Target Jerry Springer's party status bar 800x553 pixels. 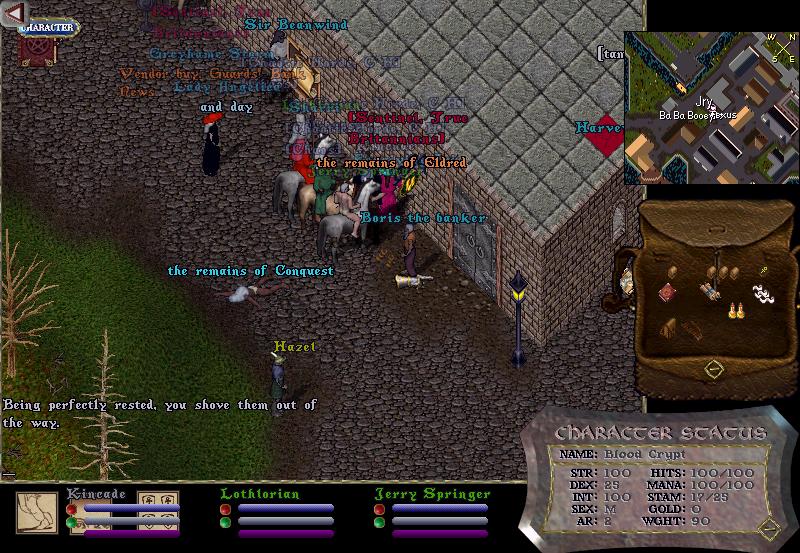pyautogui.click(x=439, y=508)
